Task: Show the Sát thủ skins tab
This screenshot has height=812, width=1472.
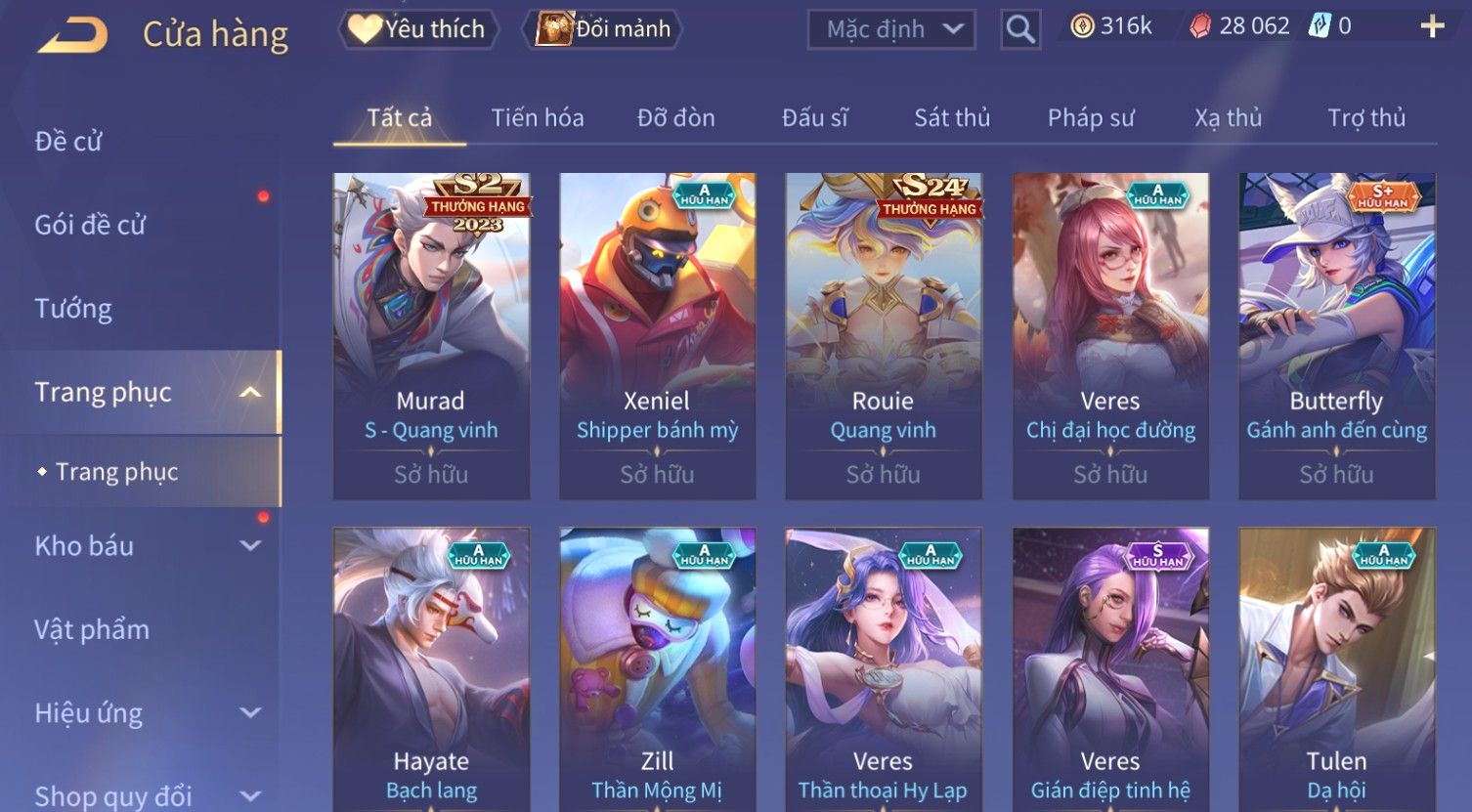Action: tap(952, 118)
